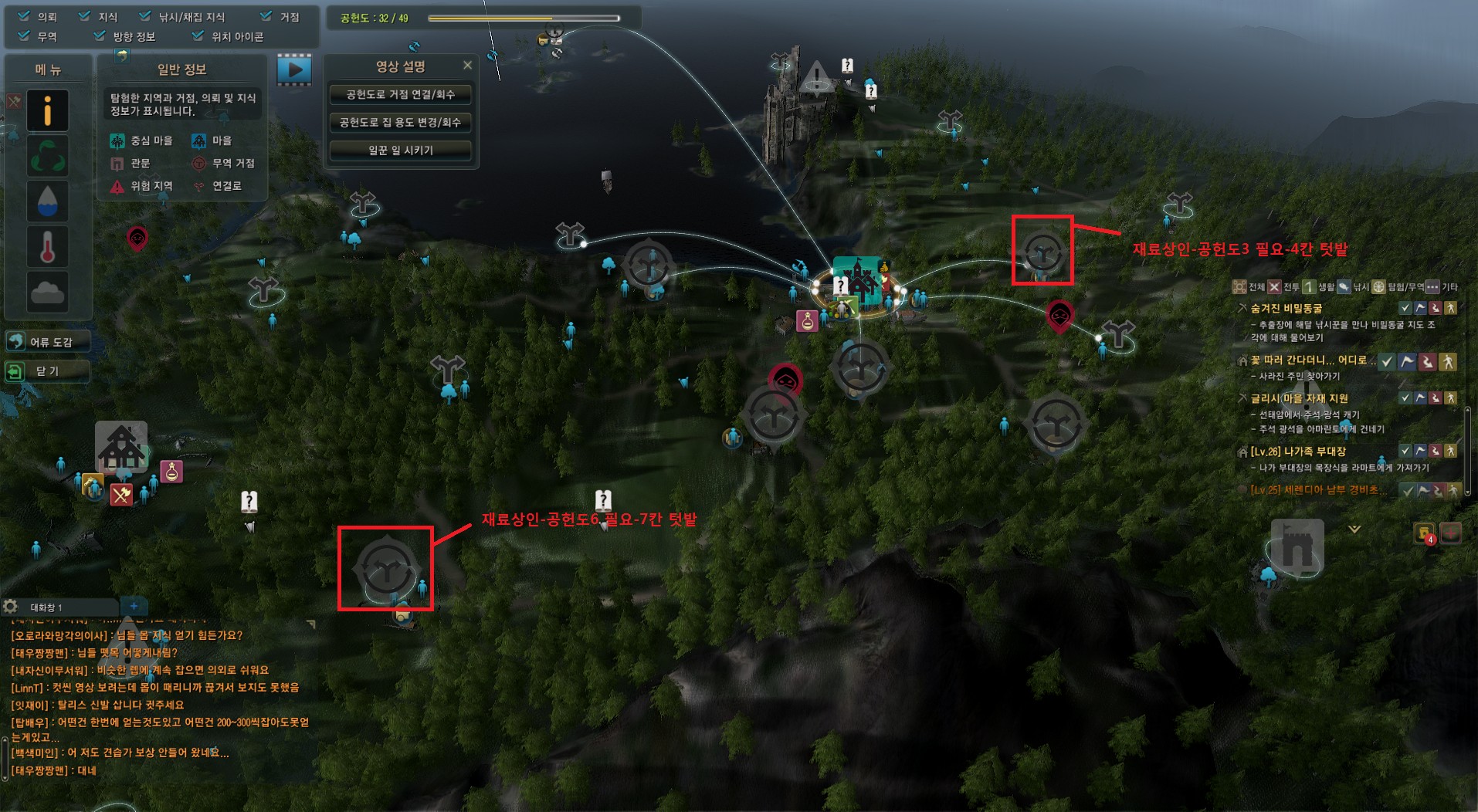Toggle the 위치 아이콘 checkbox
1478x812 pixels.
point(198,36)
